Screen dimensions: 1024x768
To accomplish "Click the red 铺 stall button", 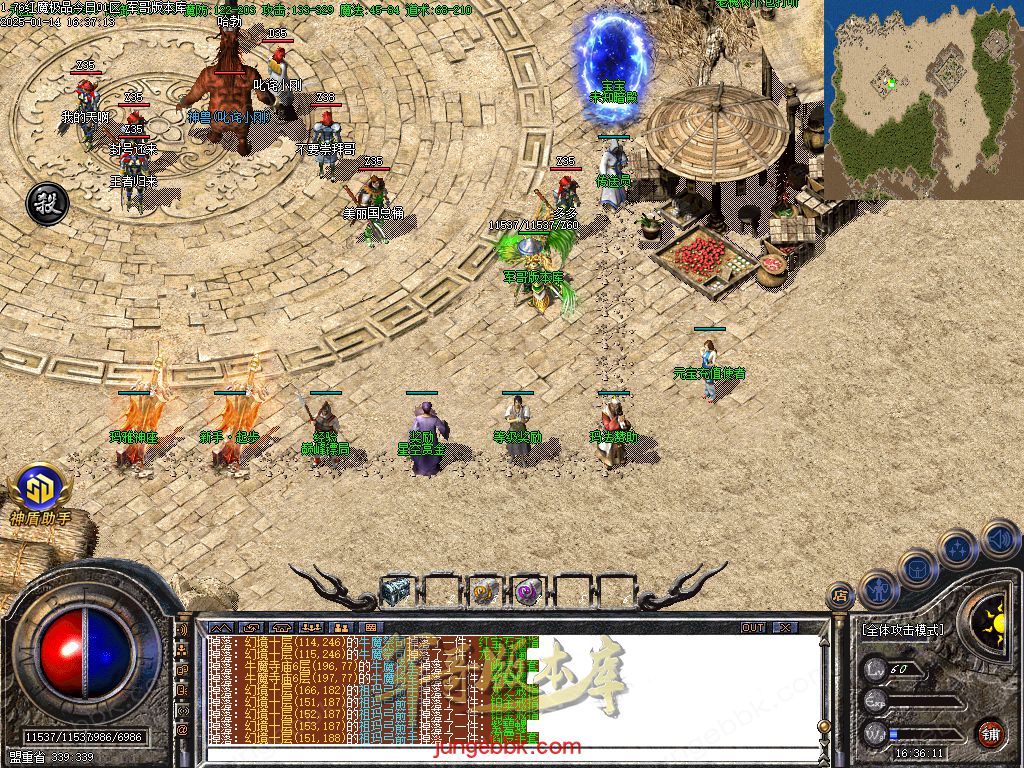I will coord(989,733).
